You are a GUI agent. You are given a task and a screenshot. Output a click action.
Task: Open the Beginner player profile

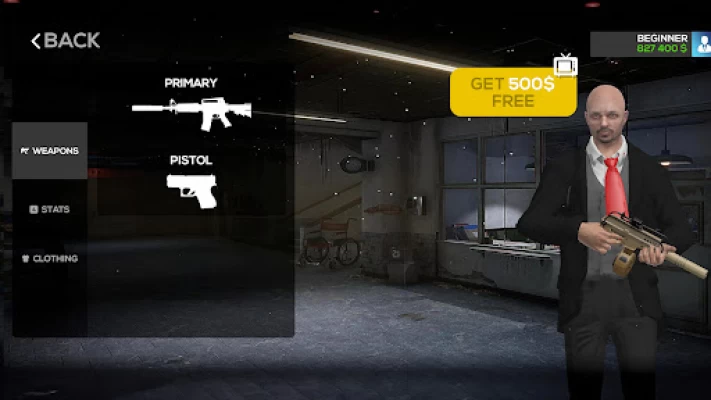tap(650, 43)
